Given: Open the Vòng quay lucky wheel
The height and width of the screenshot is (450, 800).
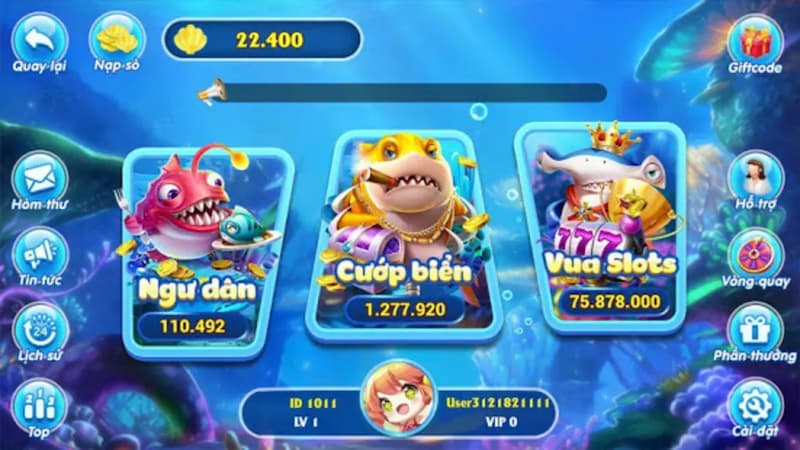Looking at the screenshot, I should click(755, 253).
